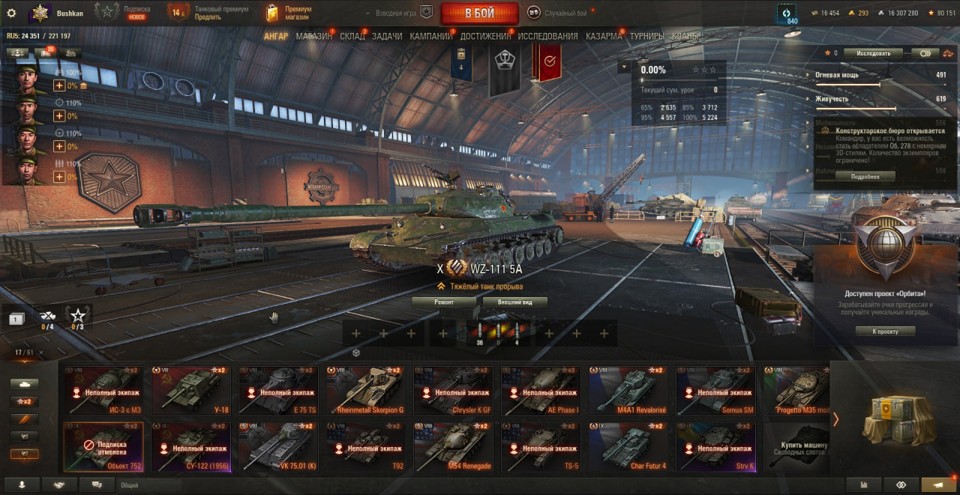The width and height of the screenshot is (960, 495).
Task: Click the Ремонт button under the tank
Action: (x=444, y=300)
